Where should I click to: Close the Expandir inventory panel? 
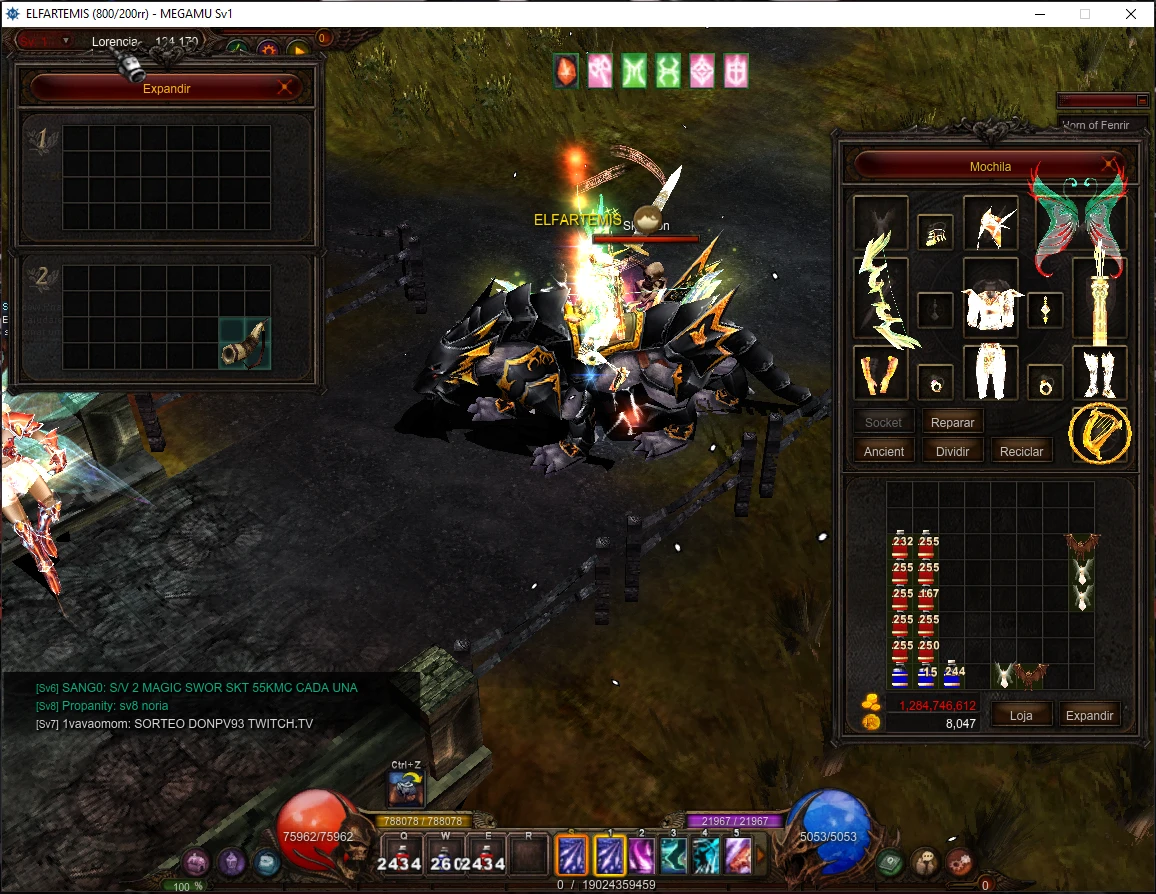coord(286,88)
